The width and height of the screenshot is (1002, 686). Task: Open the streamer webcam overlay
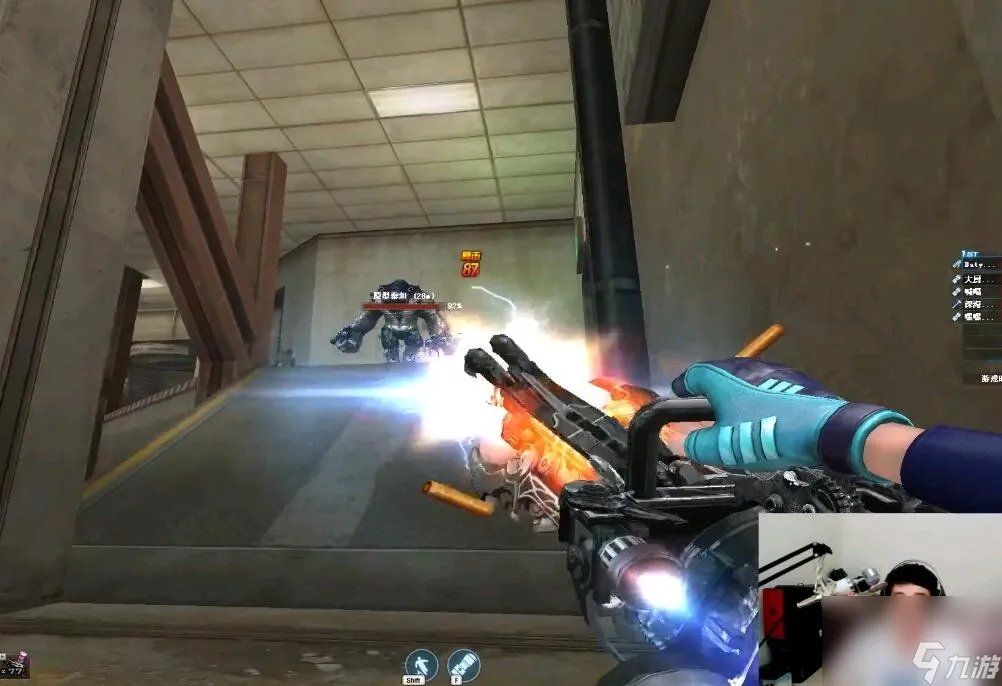[879, 599]
